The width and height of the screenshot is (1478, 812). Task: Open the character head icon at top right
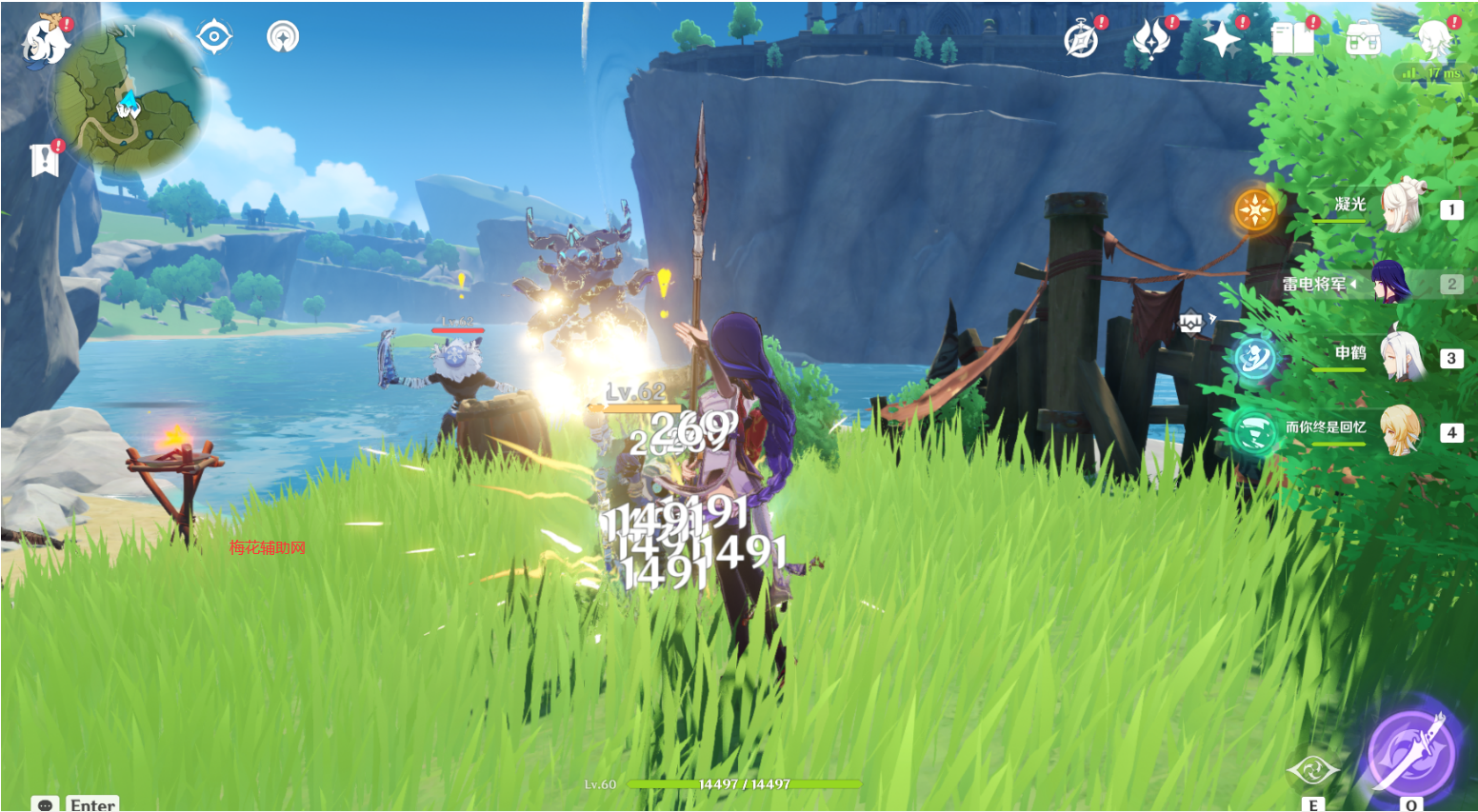click(1433, 40)
